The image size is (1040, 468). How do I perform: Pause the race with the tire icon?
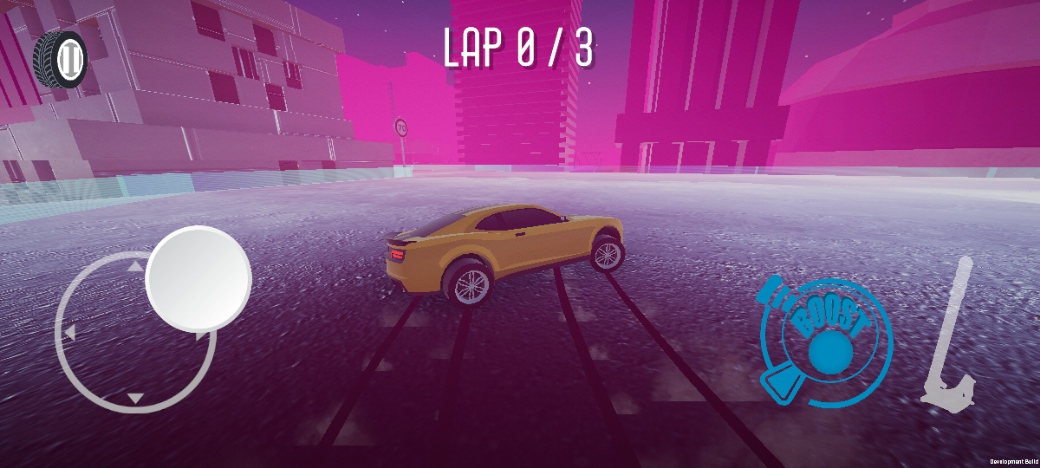coord(62,60)
